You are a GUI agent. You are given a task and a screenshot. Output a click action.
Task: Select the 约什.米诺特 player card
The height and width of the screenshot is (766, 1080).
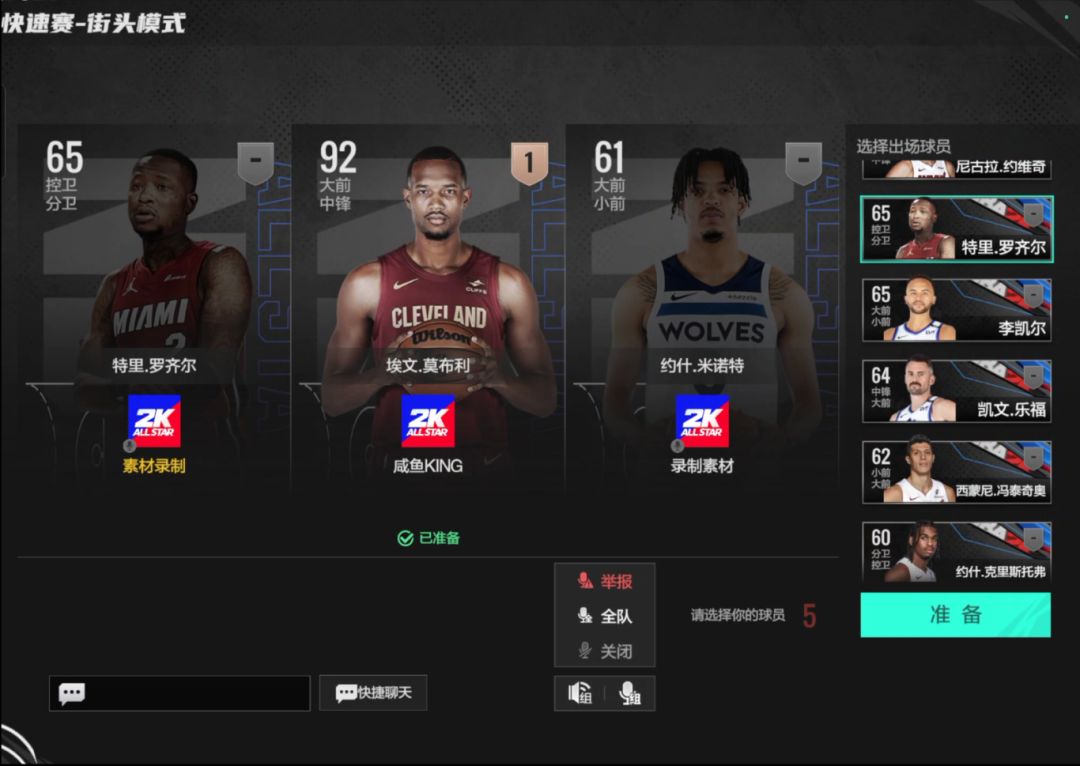click(703, 300)
